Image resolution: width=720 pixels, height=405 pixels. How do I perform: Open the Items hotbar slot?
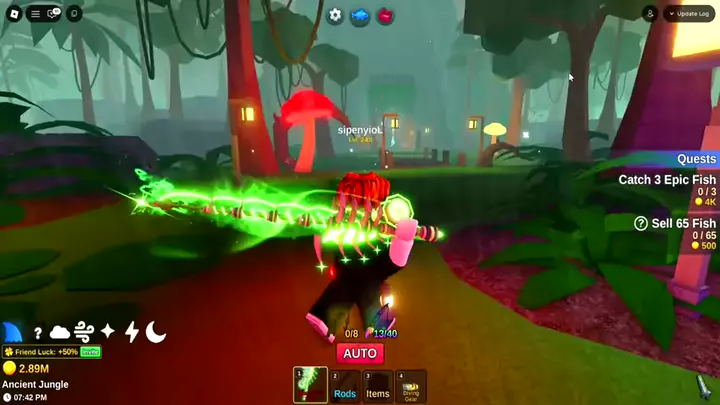[x=377, y=386]
